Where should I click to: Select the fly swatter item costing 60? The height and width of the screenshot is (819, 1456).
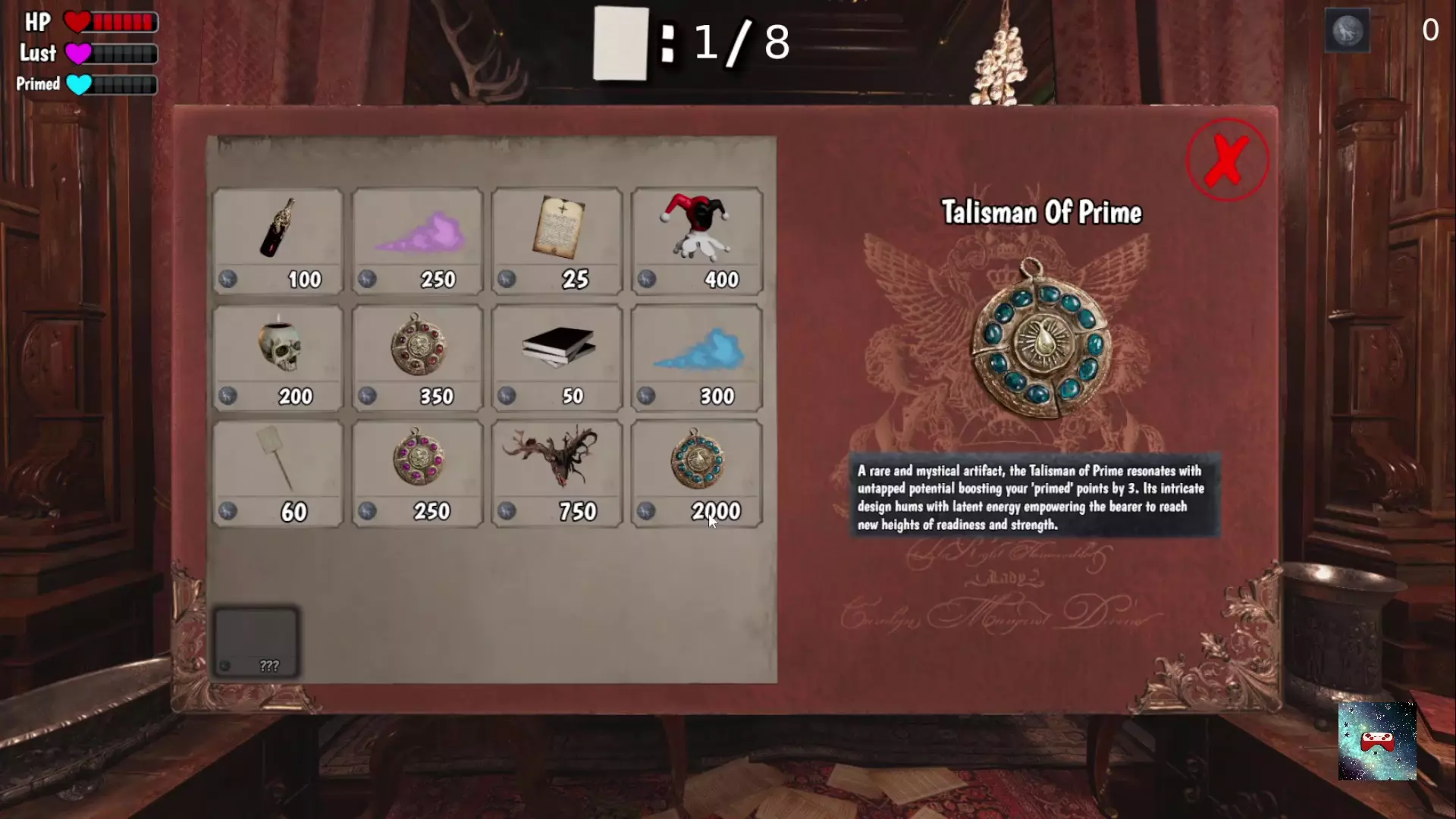coord(278,474)
